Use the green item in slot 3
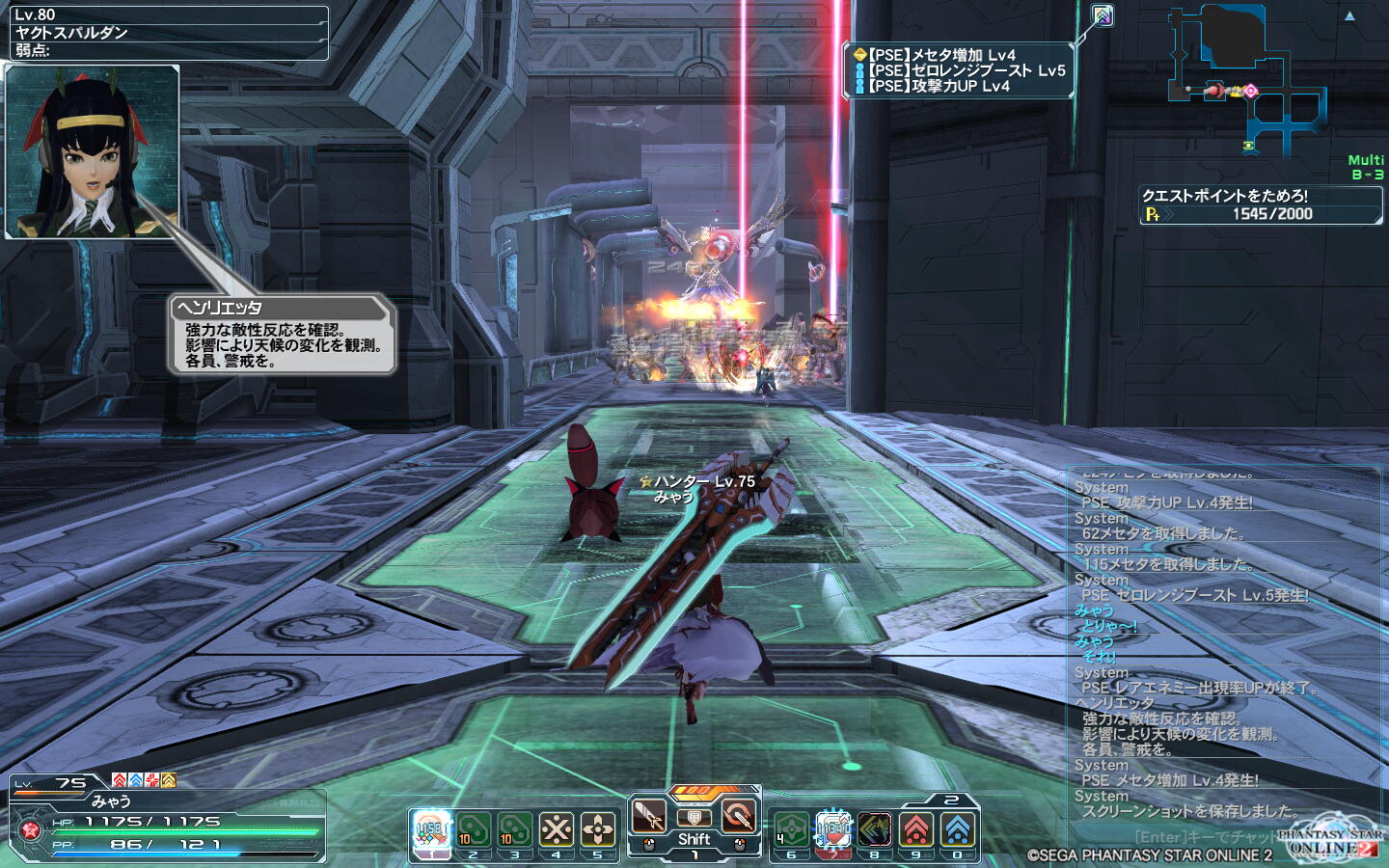This screenshot has height=868, width=1389. click(514, 829)
